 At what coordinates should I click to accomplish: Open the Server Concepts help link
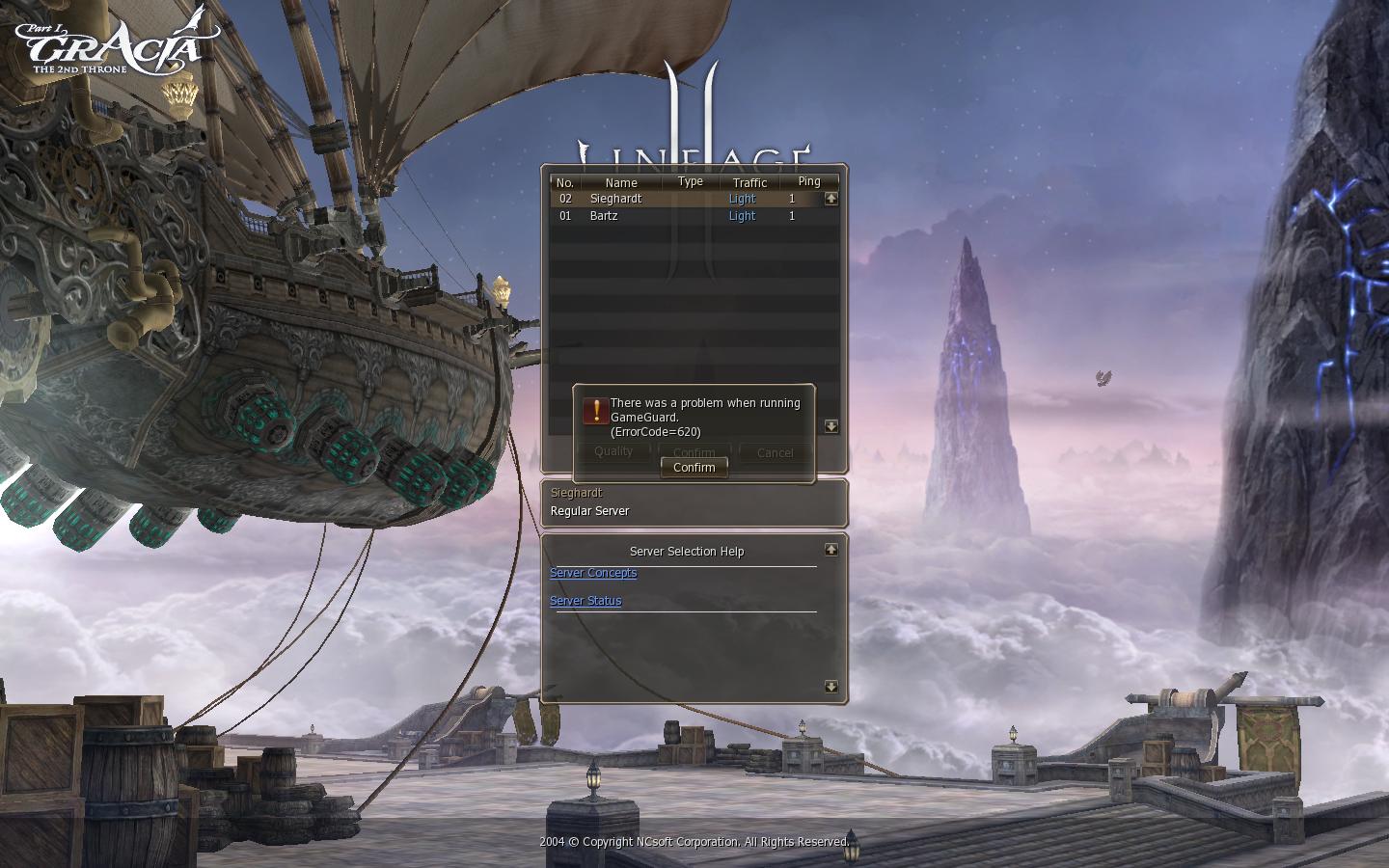(593, 573)
